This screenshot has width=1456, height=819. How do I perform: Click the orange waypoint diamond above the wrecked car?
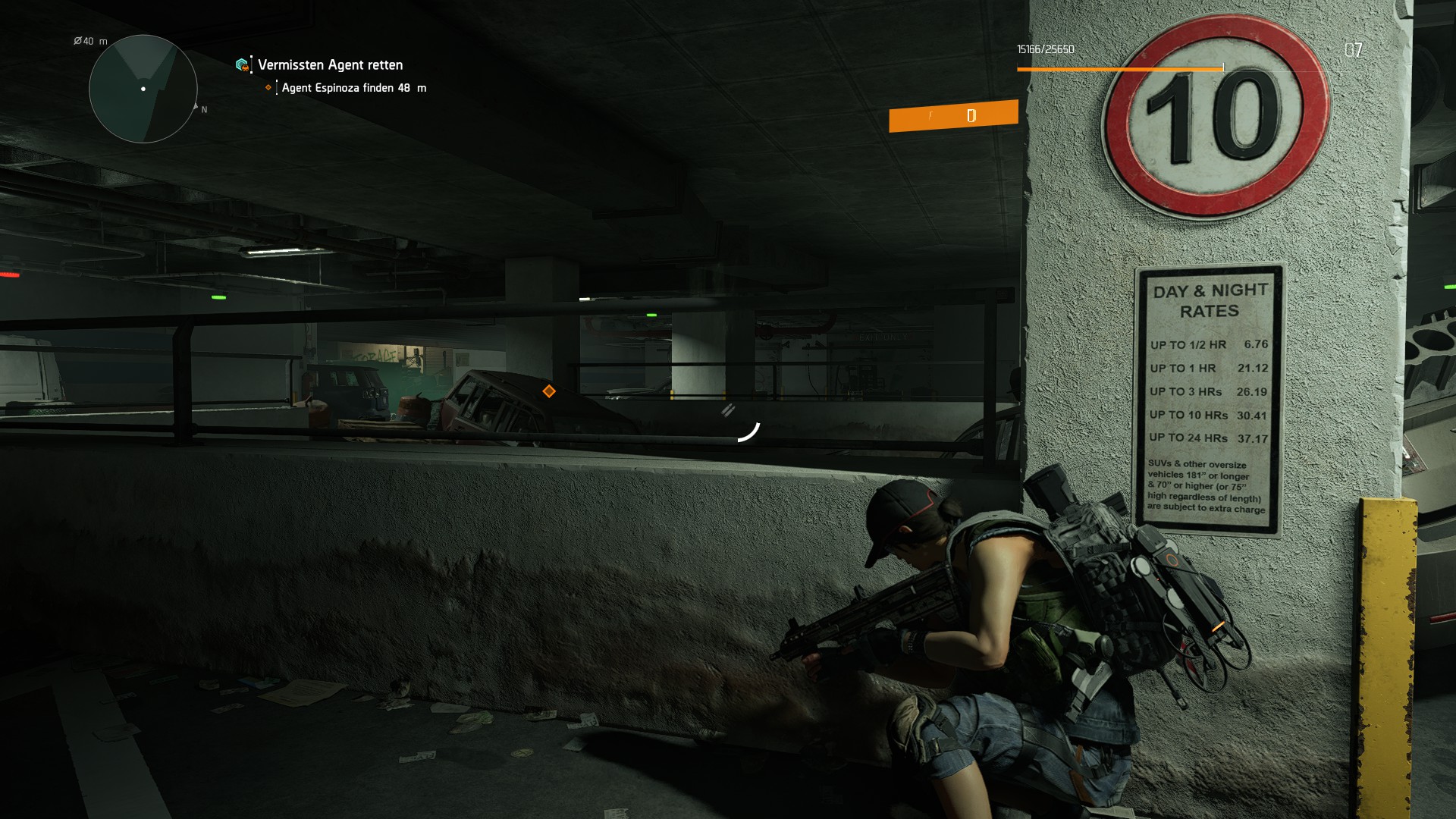click(x=549, y=391)
